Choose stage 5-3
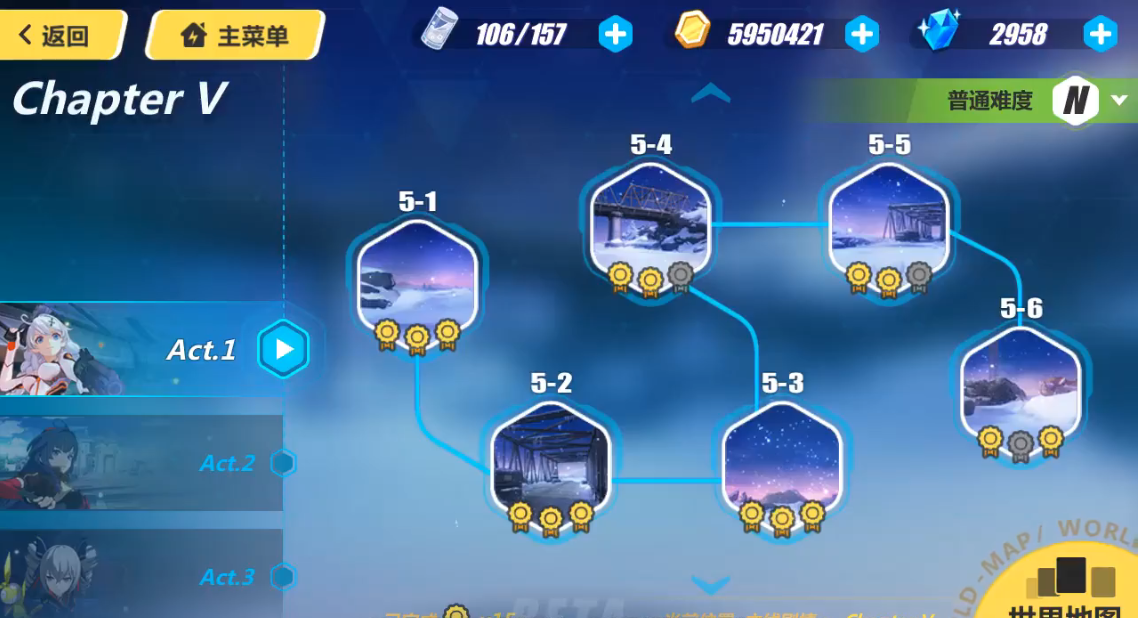1138x618 pixels. click(x=782, y=459)
